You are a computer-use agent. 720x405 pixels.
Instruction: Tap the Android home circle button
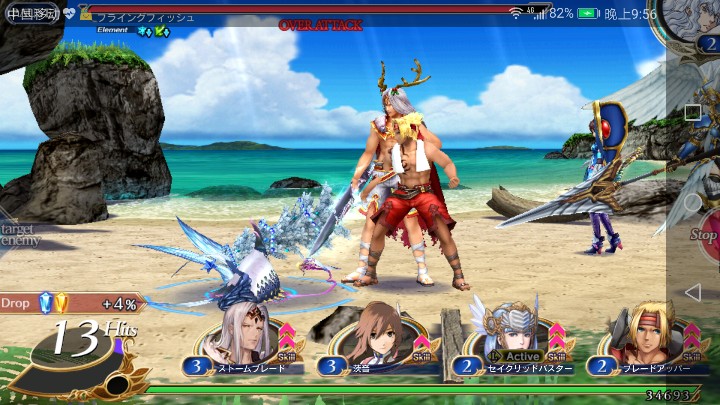point(692,202)
